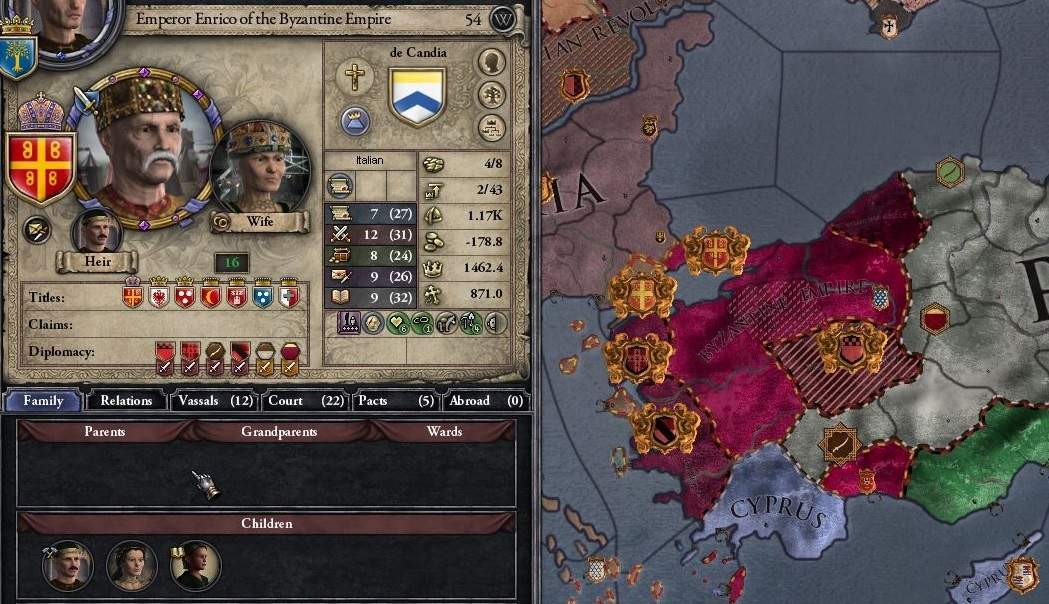Viewport: 1049px width, 604px height.
Task: Open the de Candia dynasty shield
Action: click(x=416, y=95)
